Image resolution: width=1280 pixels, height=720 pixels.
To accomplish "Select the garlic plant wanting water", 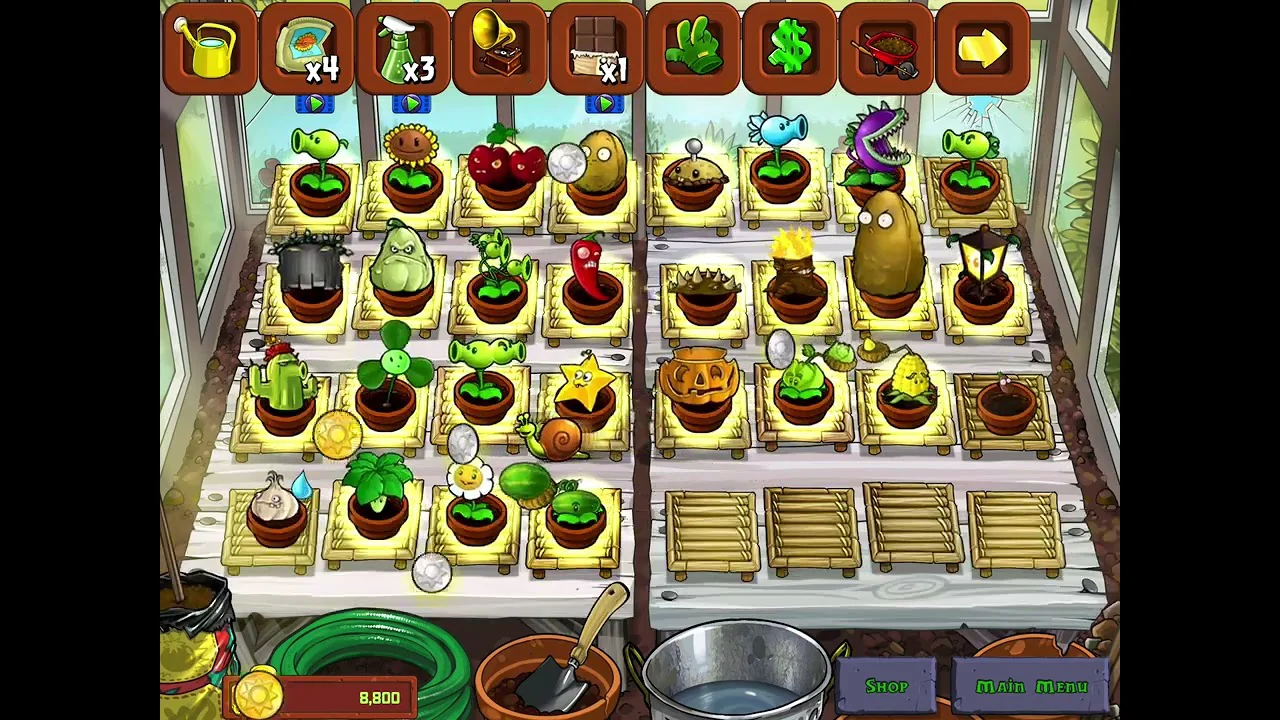I will click(274, 509).
